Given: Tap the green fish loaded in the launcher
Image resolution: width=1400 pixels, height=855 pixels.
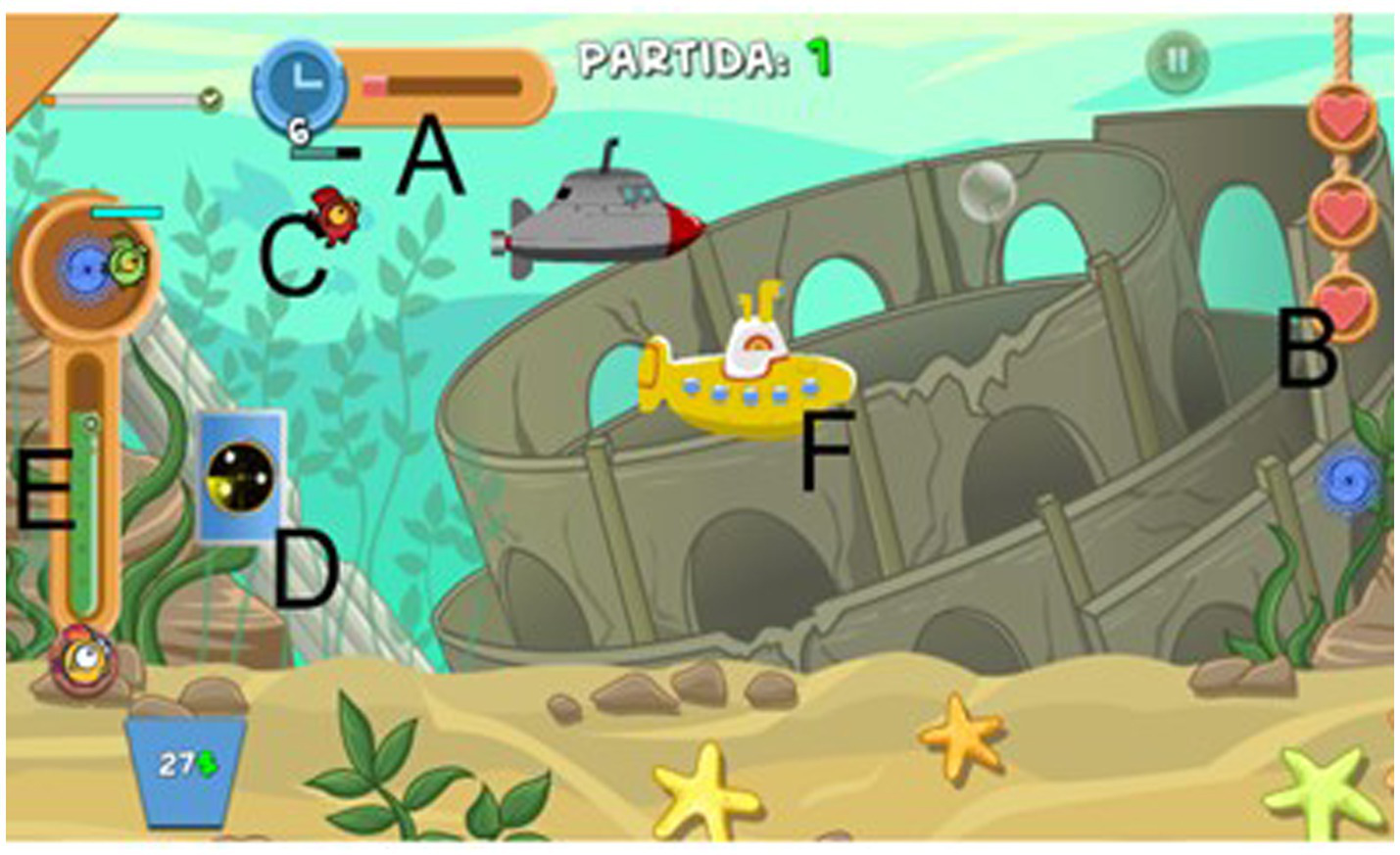Looking at the screenshot, I should tap(127, 260).
